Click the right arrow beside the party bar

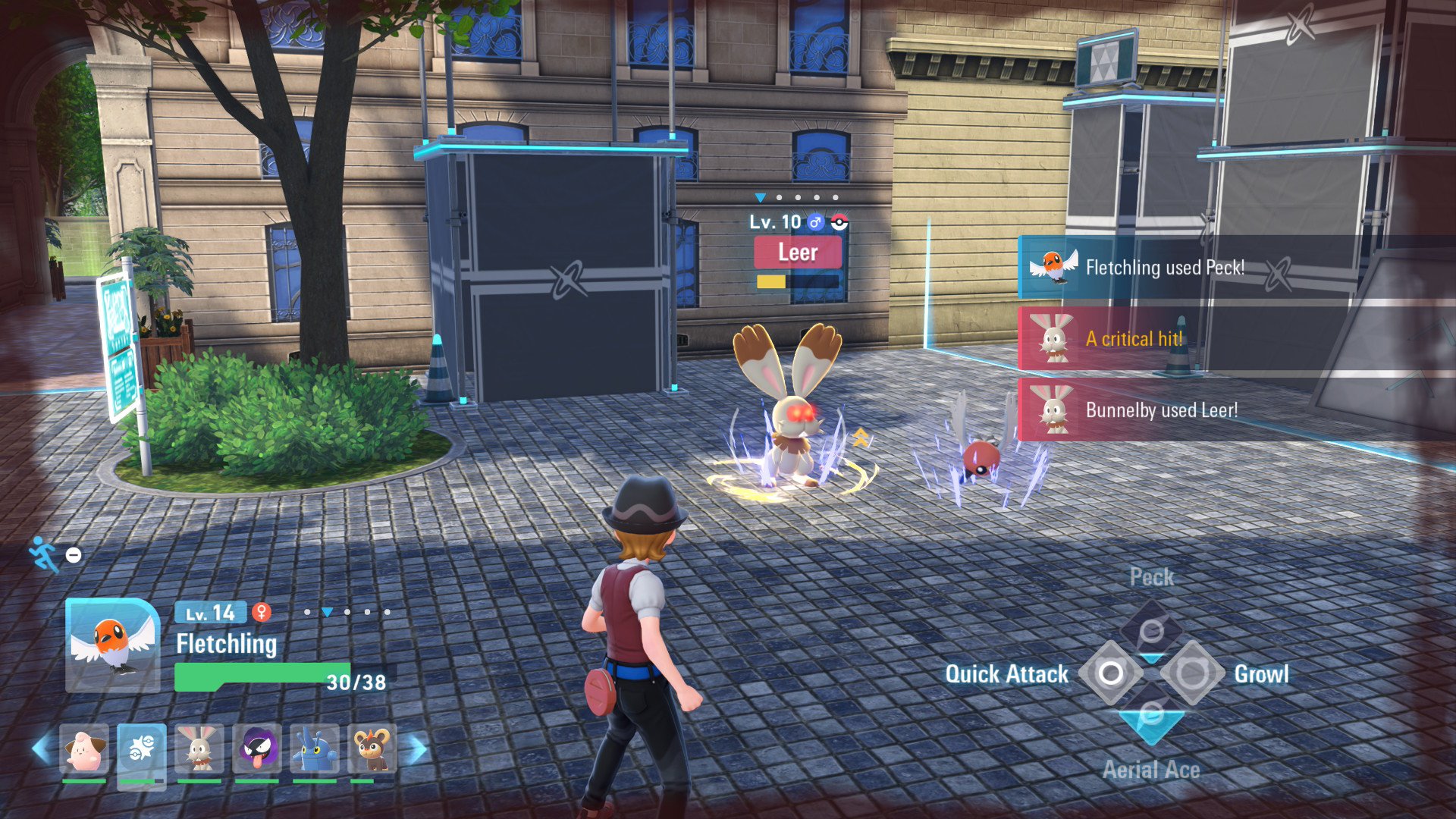coord(417,749)
